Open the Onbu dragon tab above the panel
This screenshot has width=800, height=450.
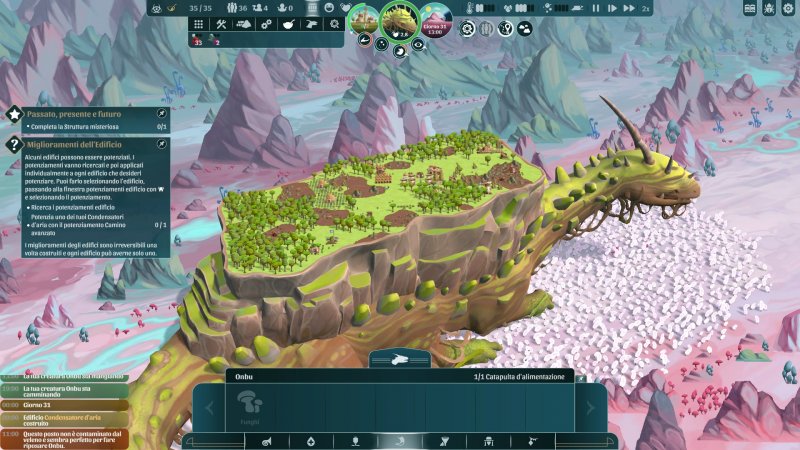[399, 358]
